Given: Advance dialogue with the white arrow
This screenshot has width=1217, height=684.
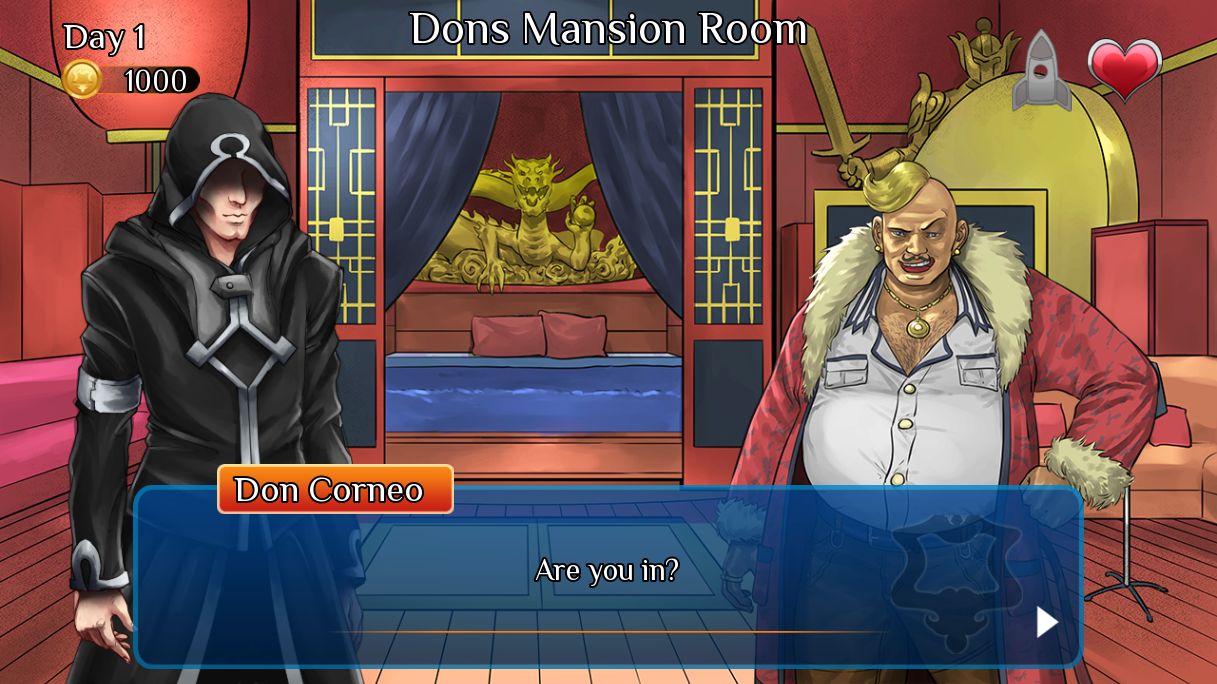Looking at the screenshot, I should 1046,622.
